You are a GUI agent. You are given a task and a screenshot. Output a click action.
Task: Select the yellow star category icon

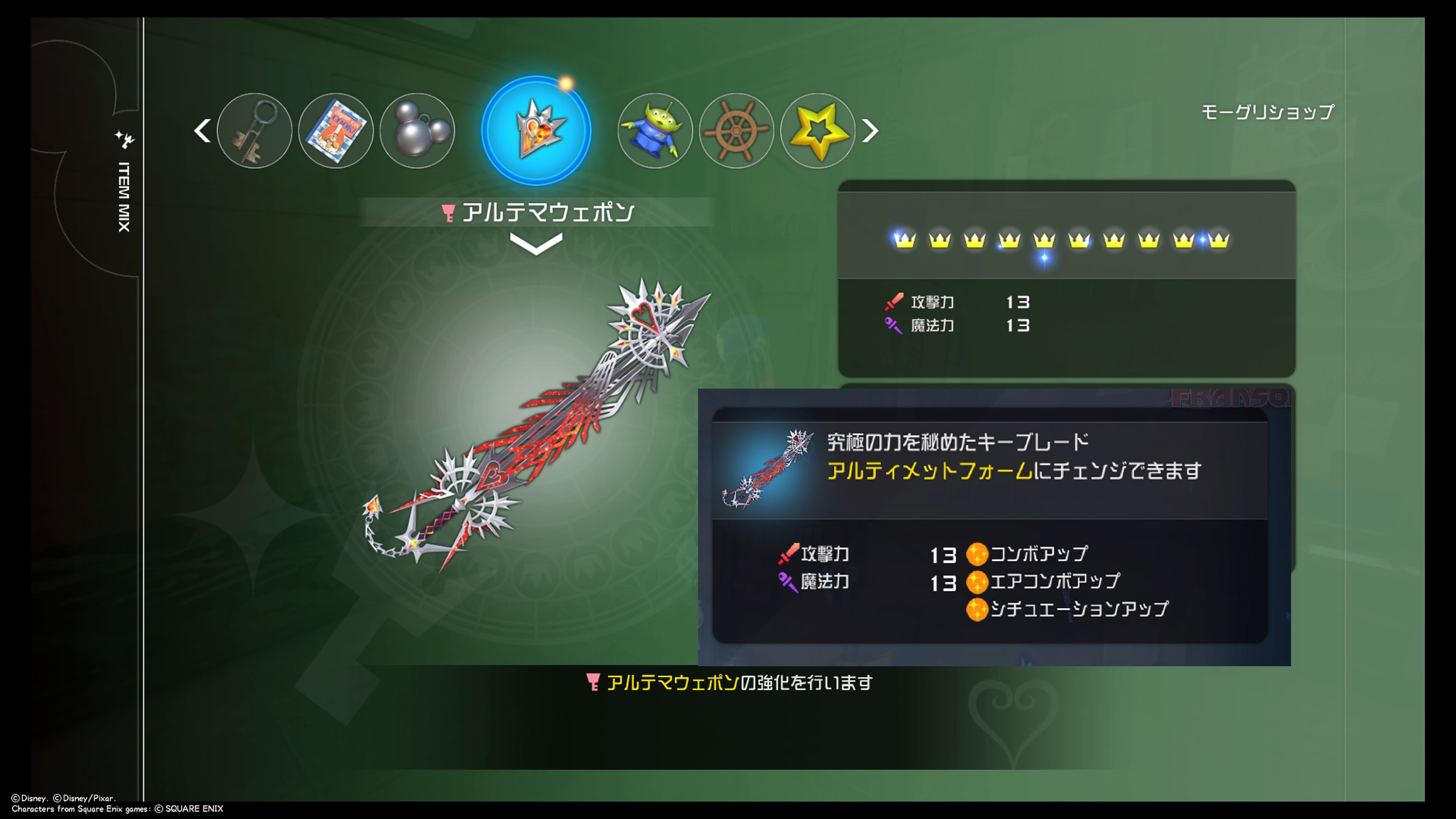pyautogui.click(x=817, y=130)
